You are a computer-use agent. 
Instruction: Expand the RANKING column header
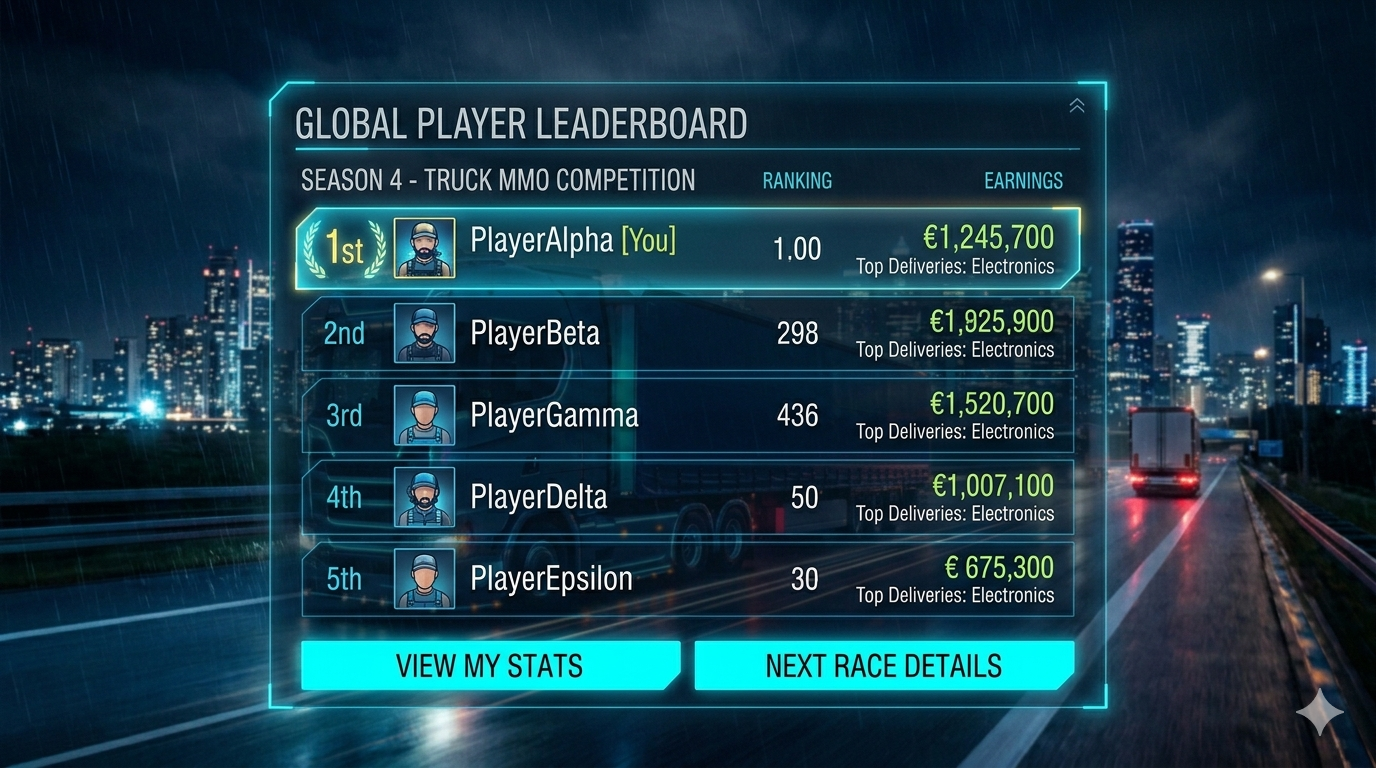click(797, 181)
